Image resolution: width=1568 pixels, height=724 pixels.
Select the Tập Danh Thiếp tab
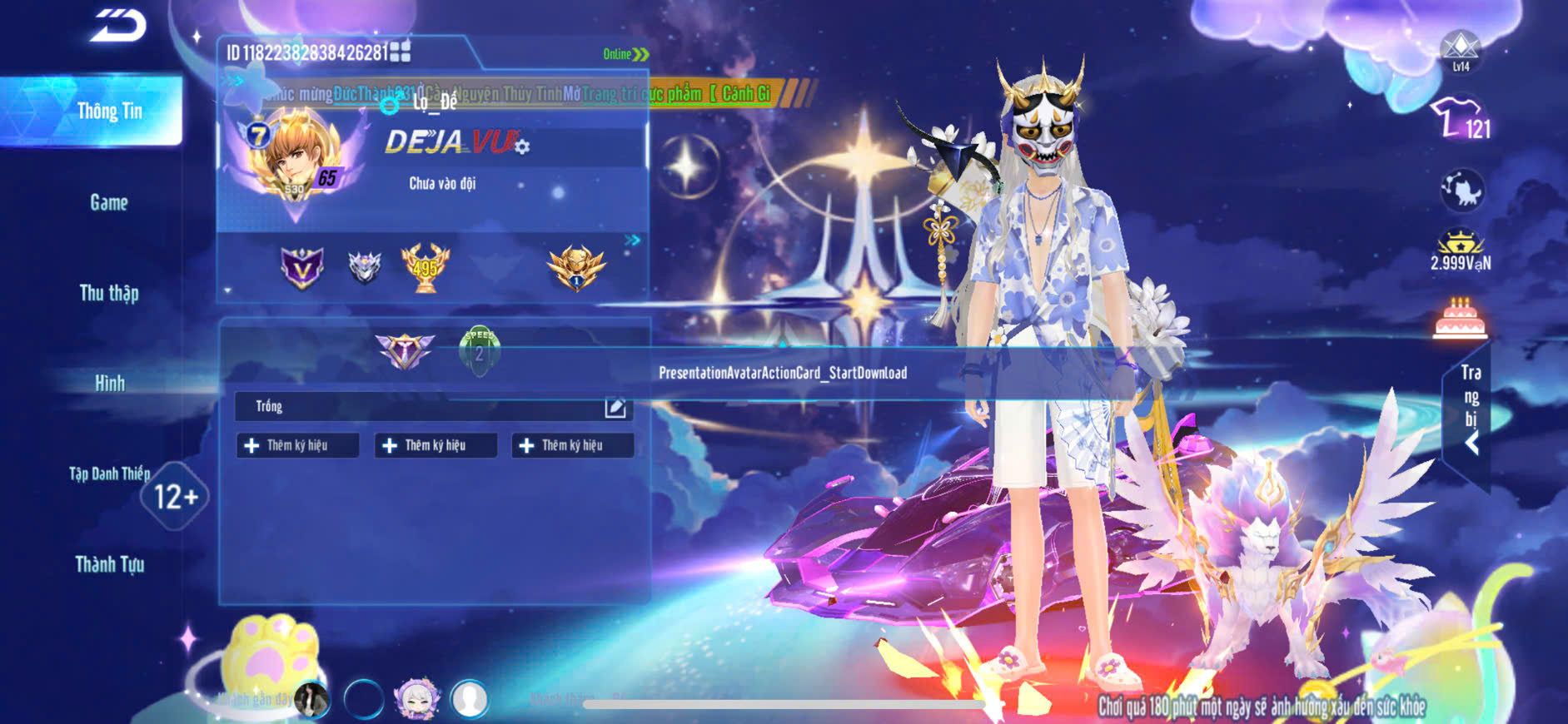109,474
